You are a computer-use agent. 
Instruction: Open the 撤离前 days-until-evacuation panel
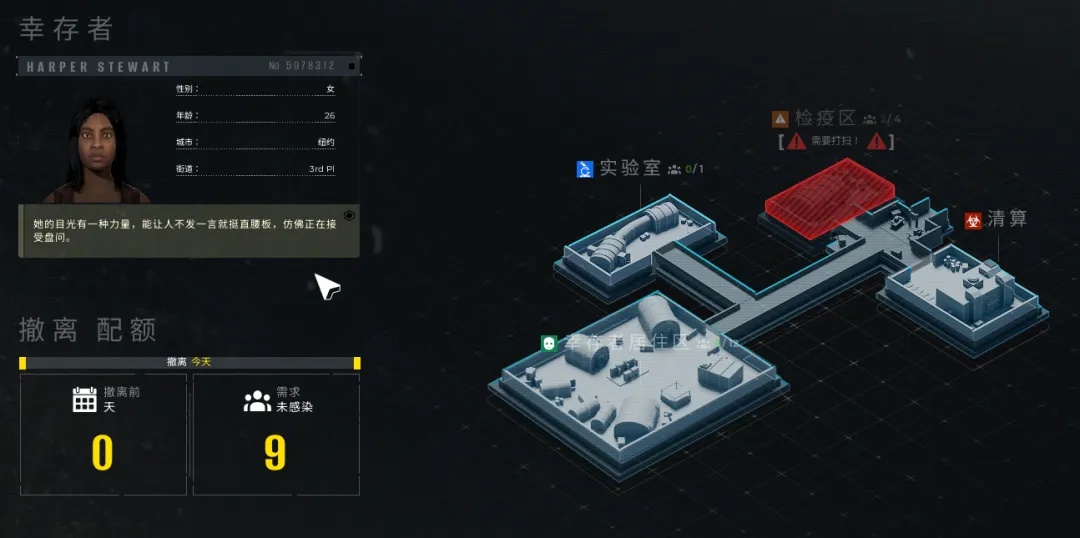pyautogui.click(x=103, y=434)
